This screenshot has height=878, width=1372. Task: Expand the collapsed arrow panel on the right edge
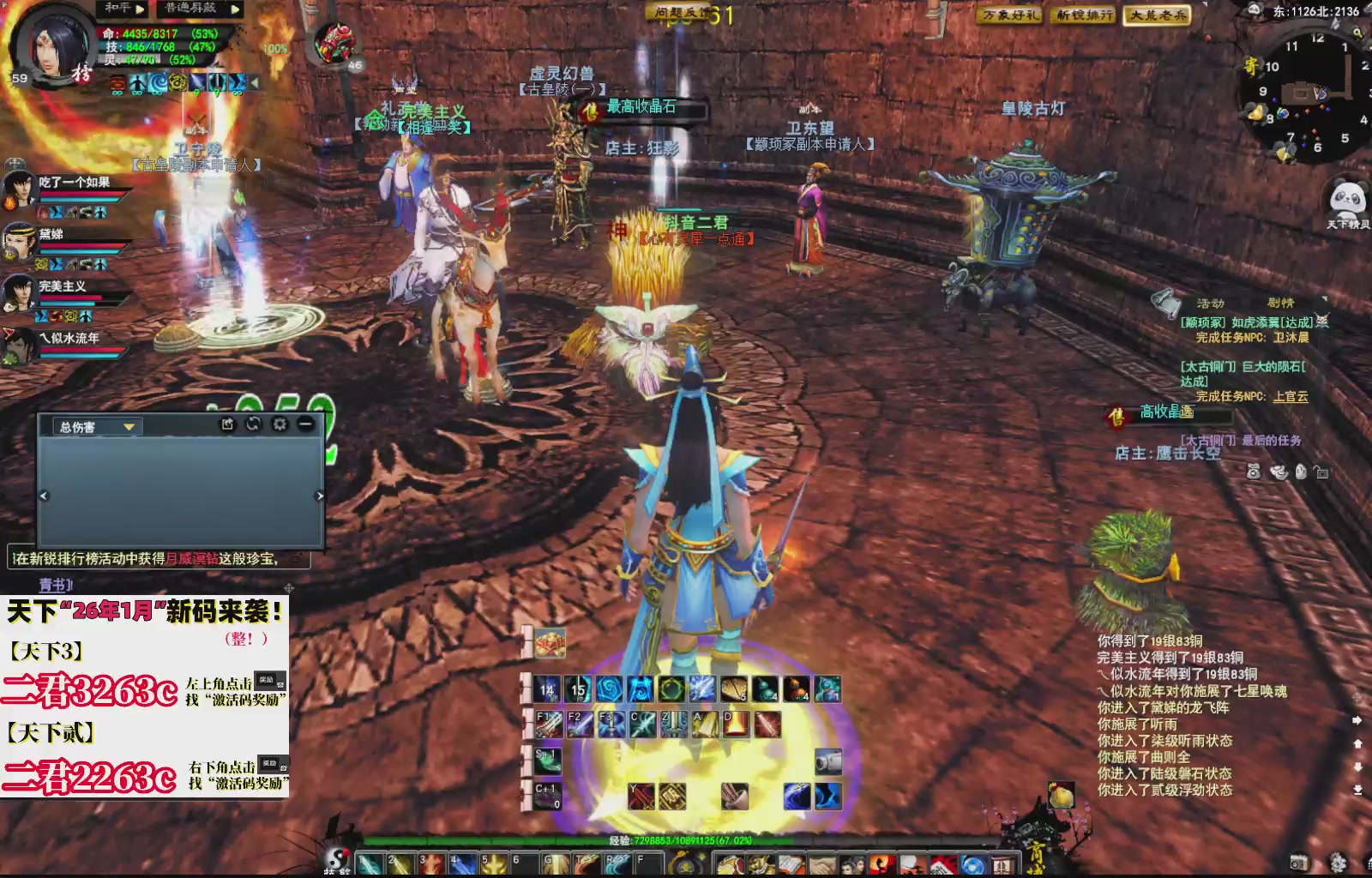[x=1357, y=720]
